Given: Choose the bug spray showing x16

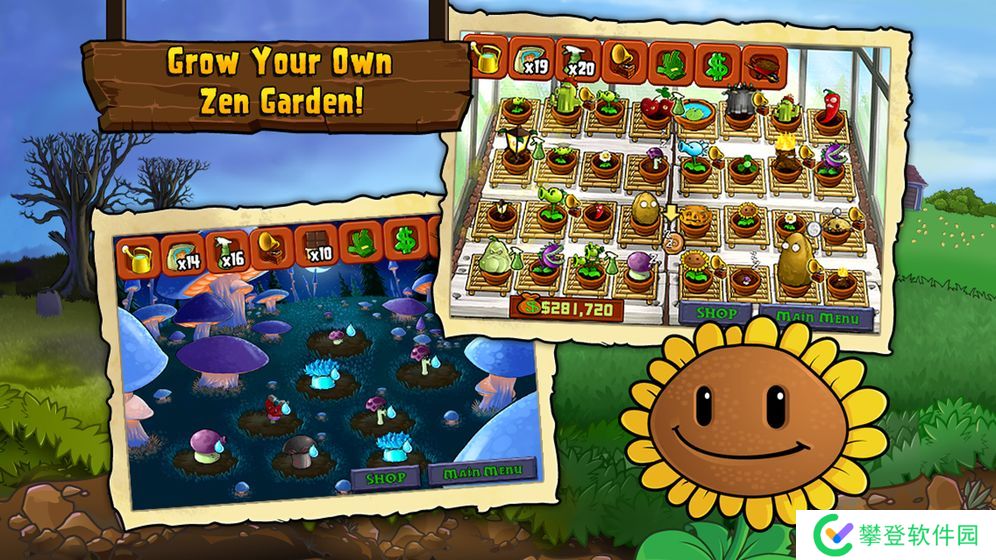Looking at the screenshot, I should [x=226, y=251].
